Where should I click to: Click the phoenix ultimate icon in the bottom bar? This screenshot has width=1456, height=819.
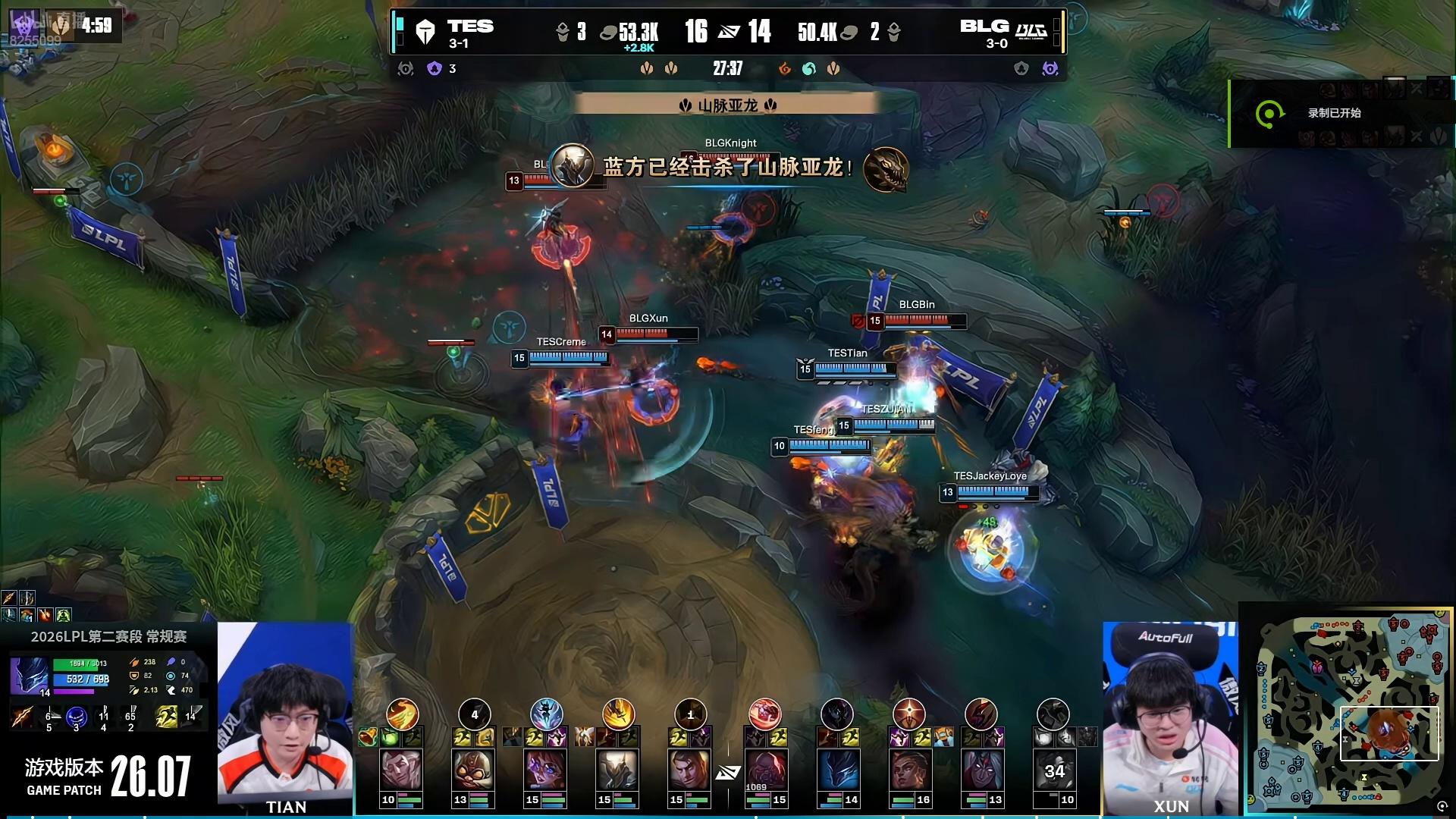tap(403, 714)
